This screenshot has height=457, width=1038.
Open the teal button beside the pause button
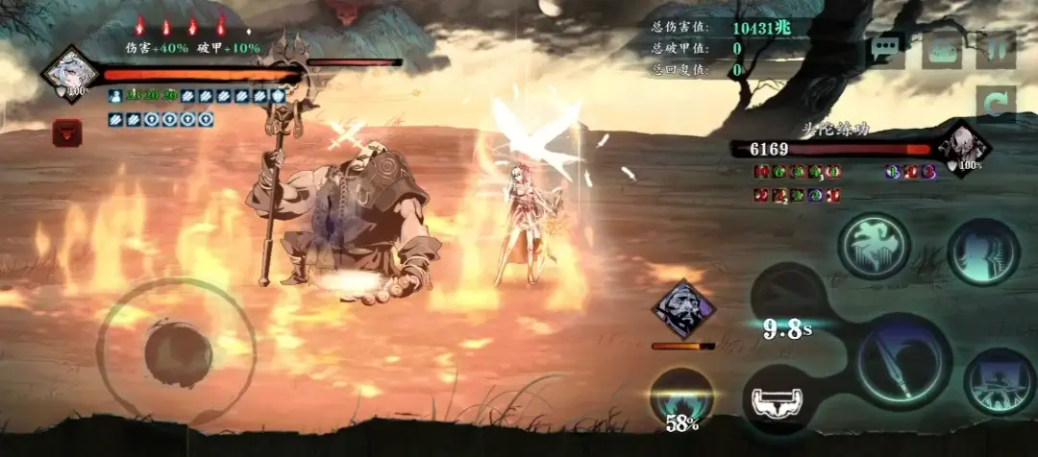(941, 50)
